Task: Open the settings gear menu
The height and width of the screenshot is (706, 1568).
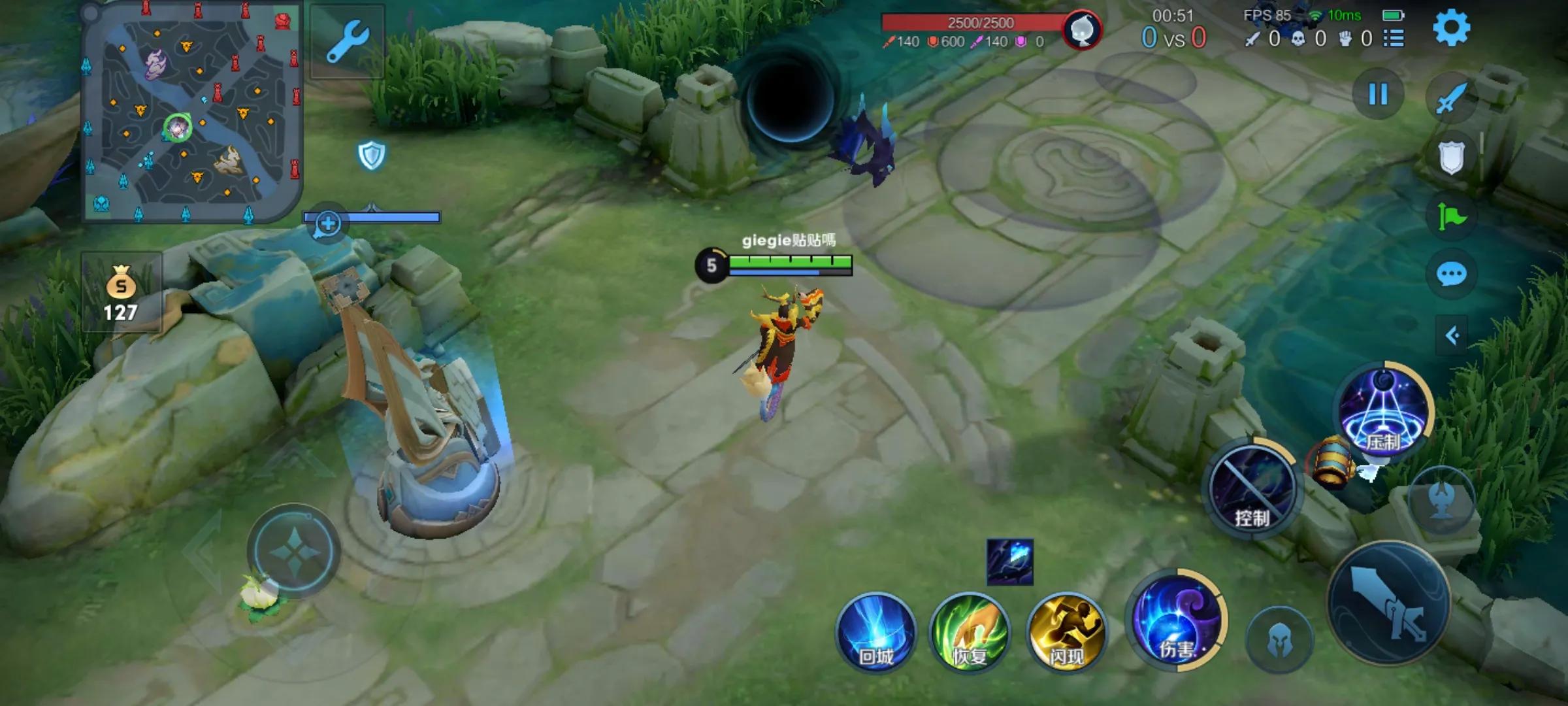Action: point(1451,27)
